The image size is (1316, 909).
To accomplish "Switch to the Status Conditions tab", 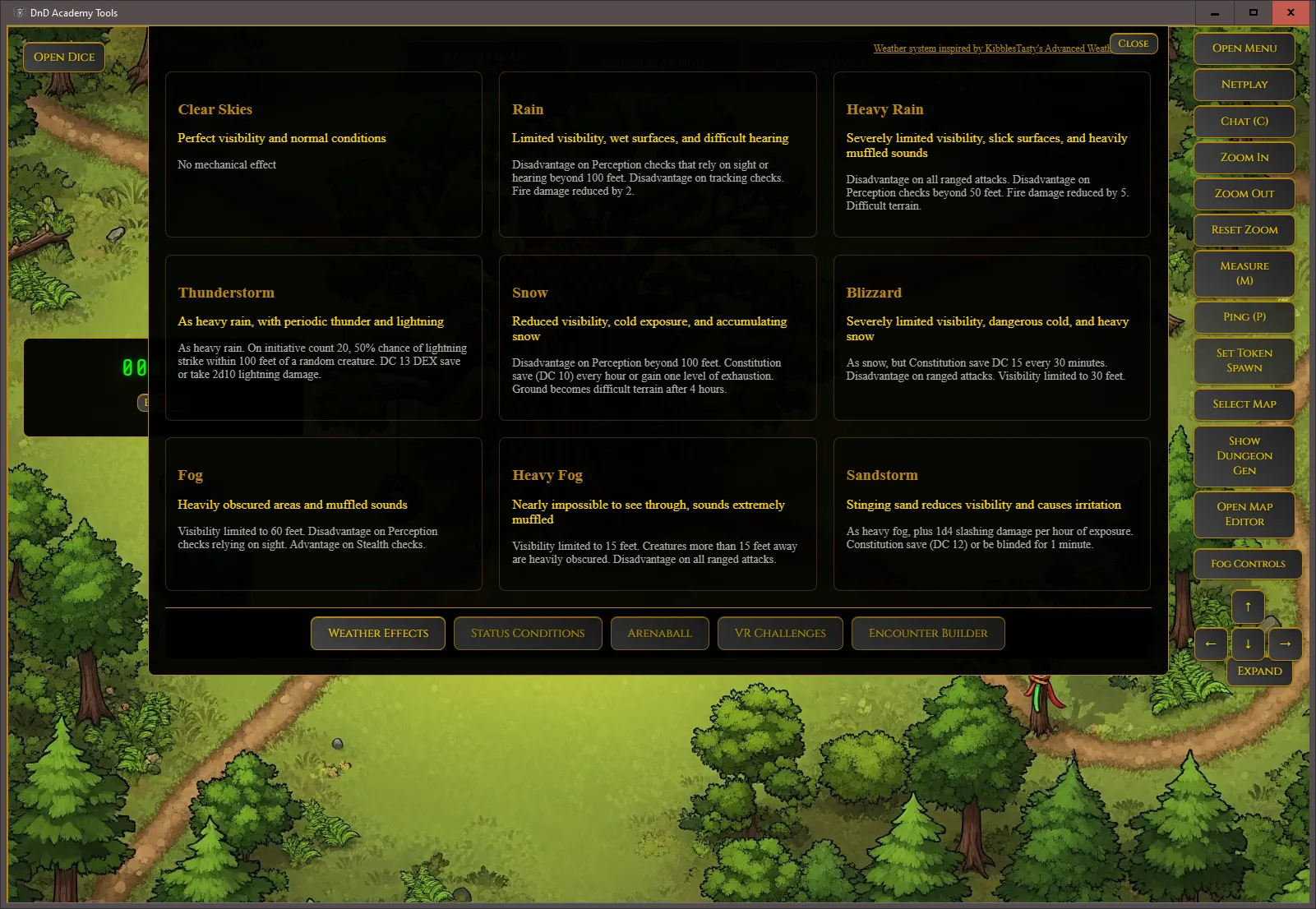I will (528, 633).
